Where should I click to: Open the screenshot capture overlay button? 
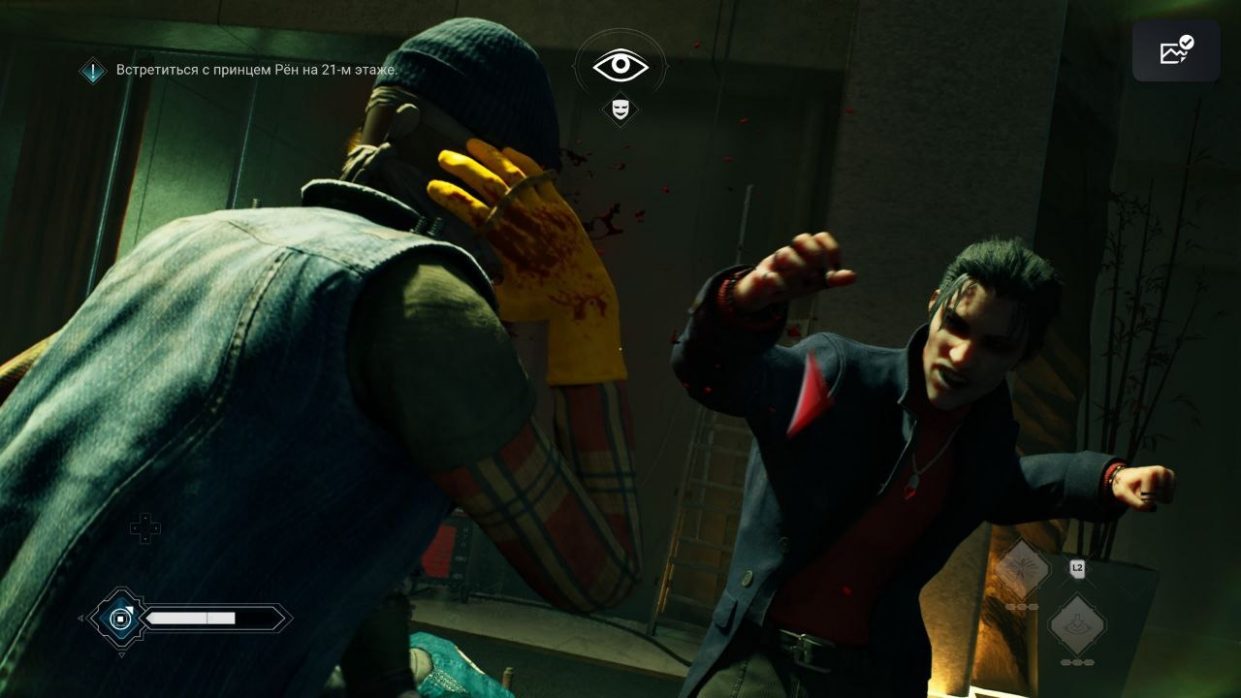click(x=1176, y=50)
